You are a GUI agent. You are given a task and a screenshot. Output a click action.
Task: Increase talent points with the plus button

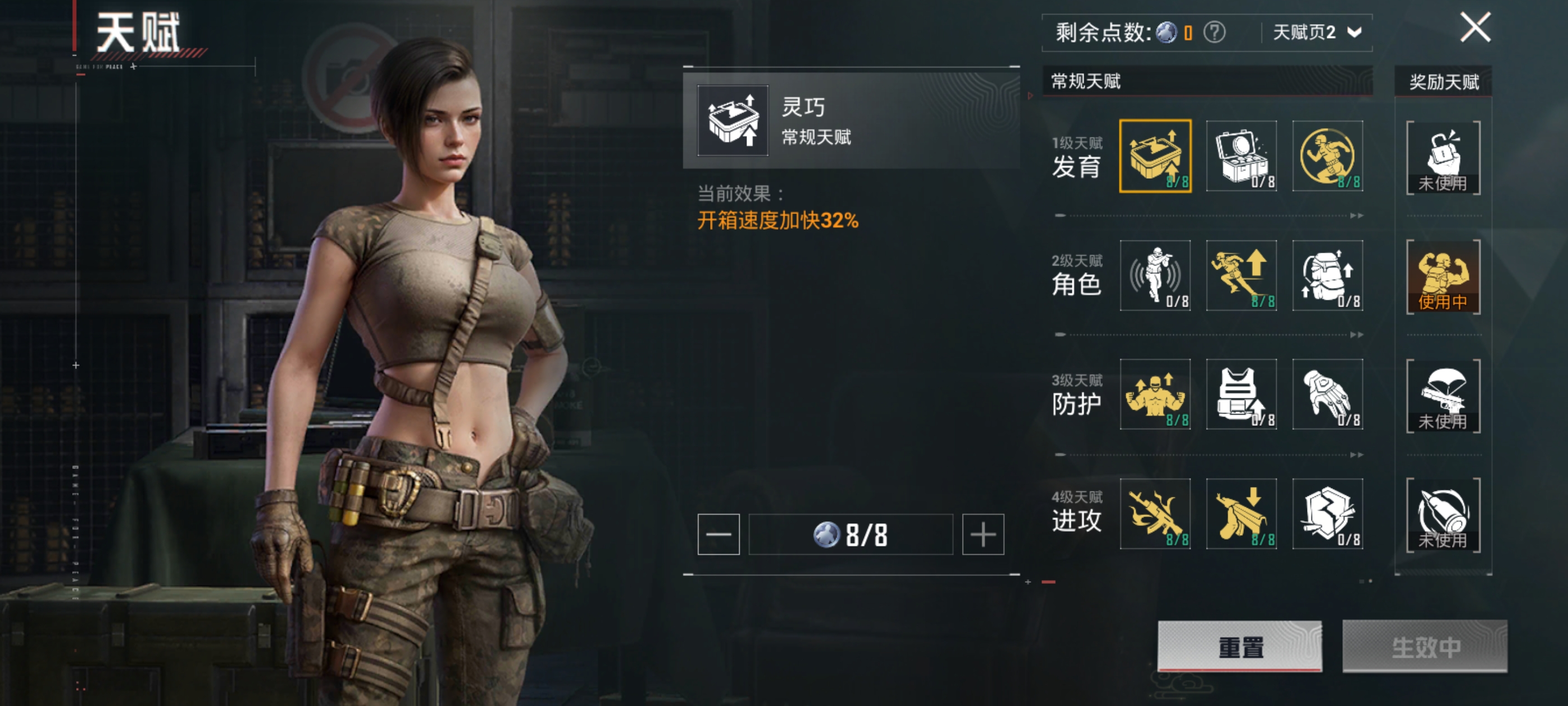click(982, 534)
